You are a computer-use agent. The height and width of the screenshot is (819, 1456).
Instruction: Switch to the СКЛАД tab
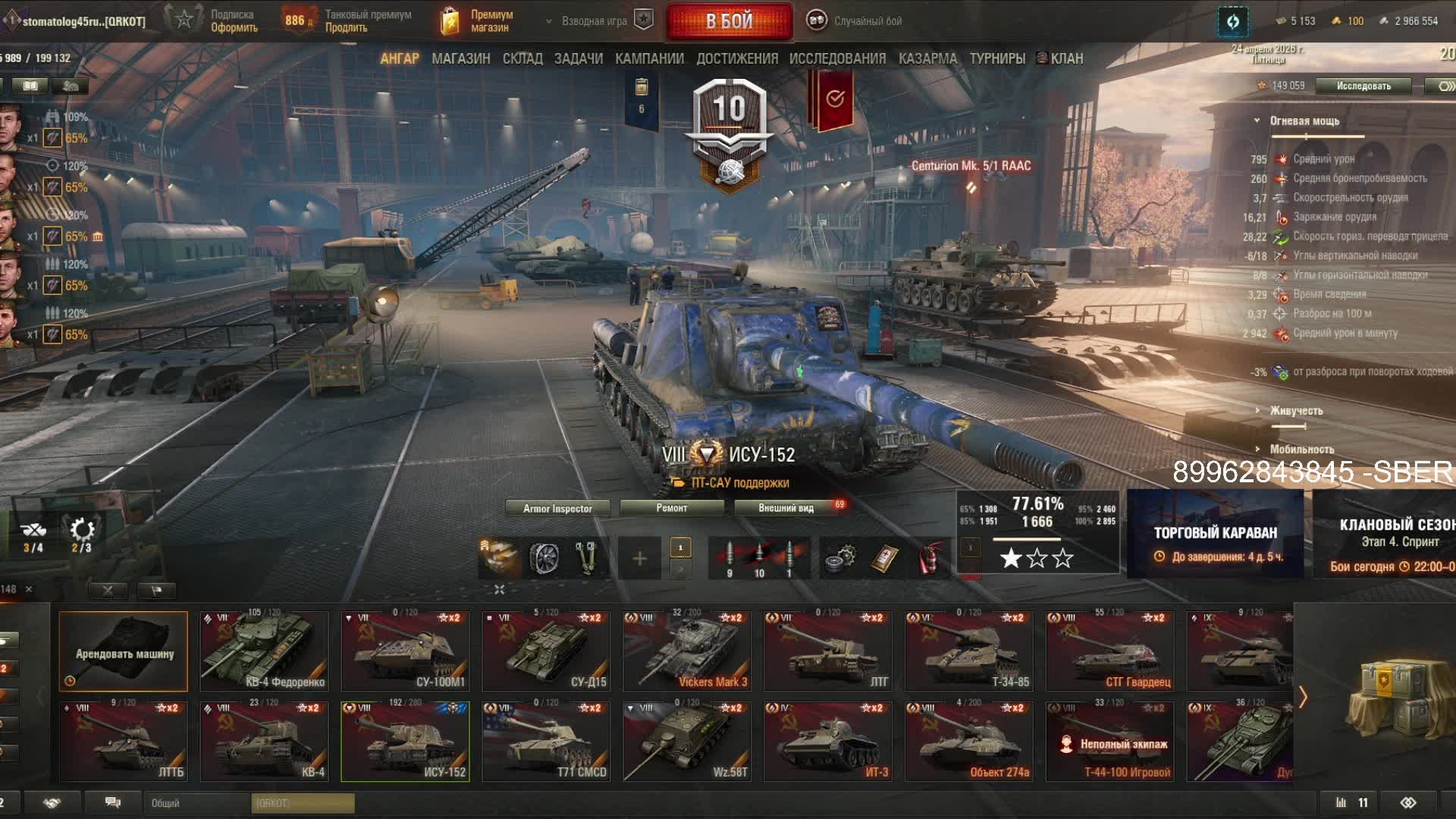pos(522,58)
